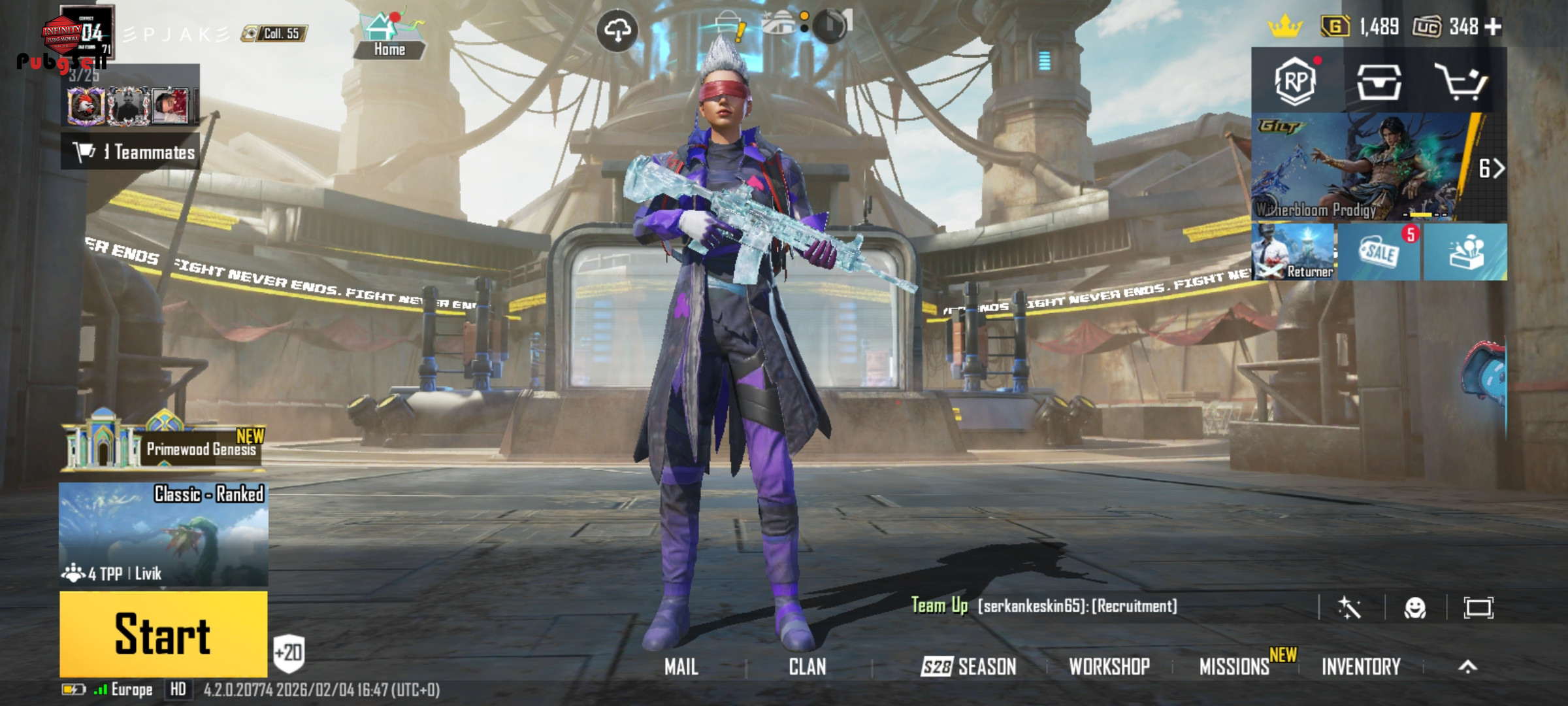The width and height of the screenshot is (1568, 706).
Task: Open the Teammates panel
Action: (x=131, y=152)
